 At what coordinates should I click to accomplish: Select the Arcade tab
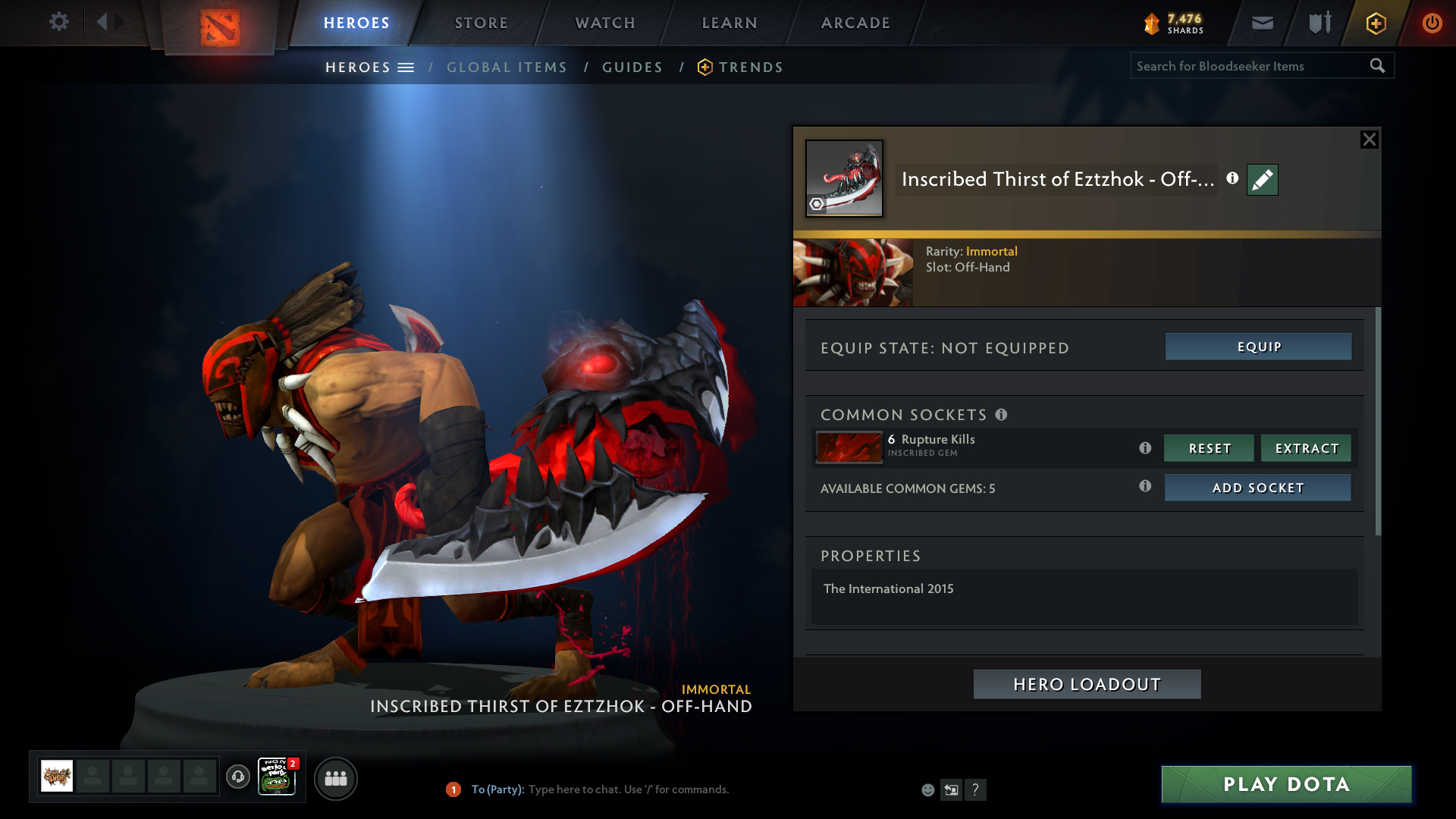[x=855, y=23]
